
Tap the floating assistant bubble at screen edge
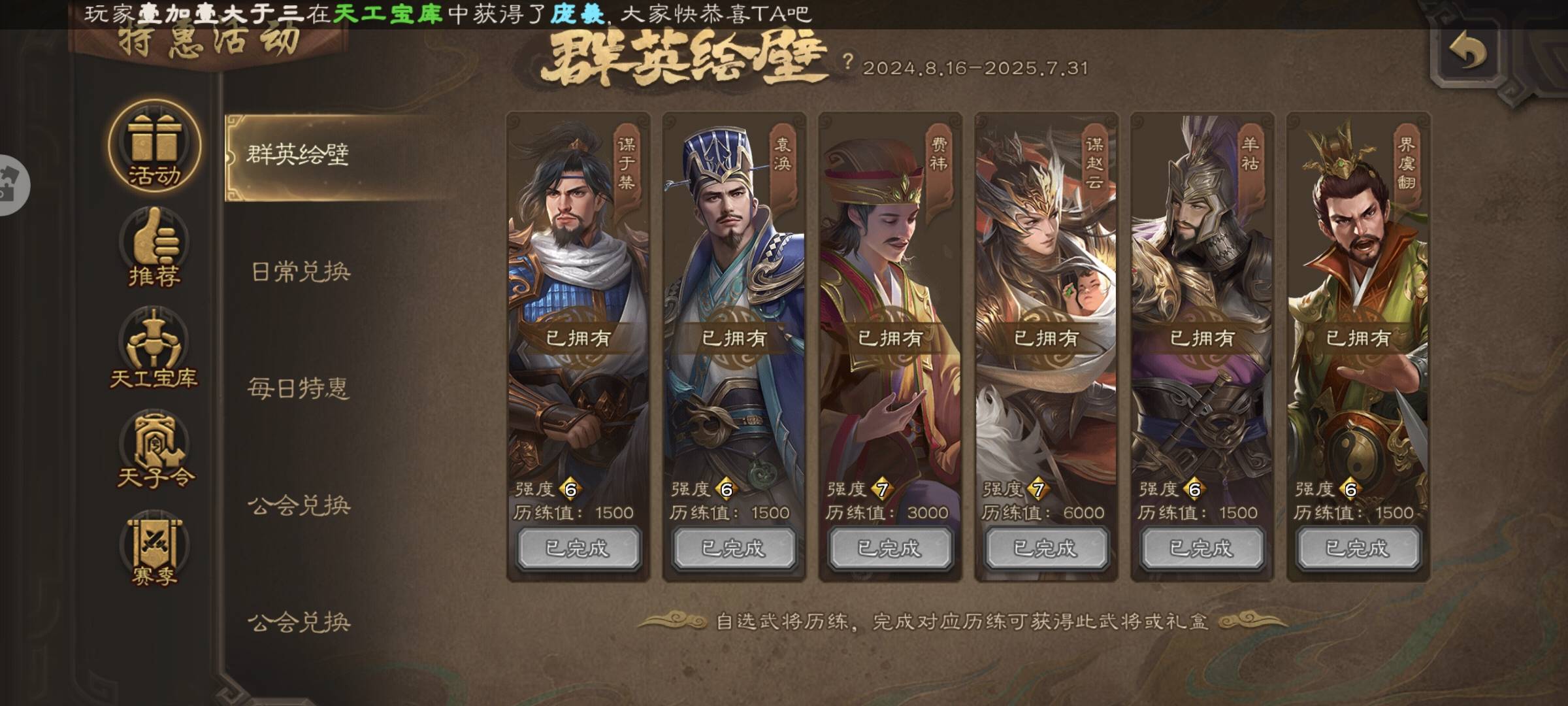pos(12,185)
